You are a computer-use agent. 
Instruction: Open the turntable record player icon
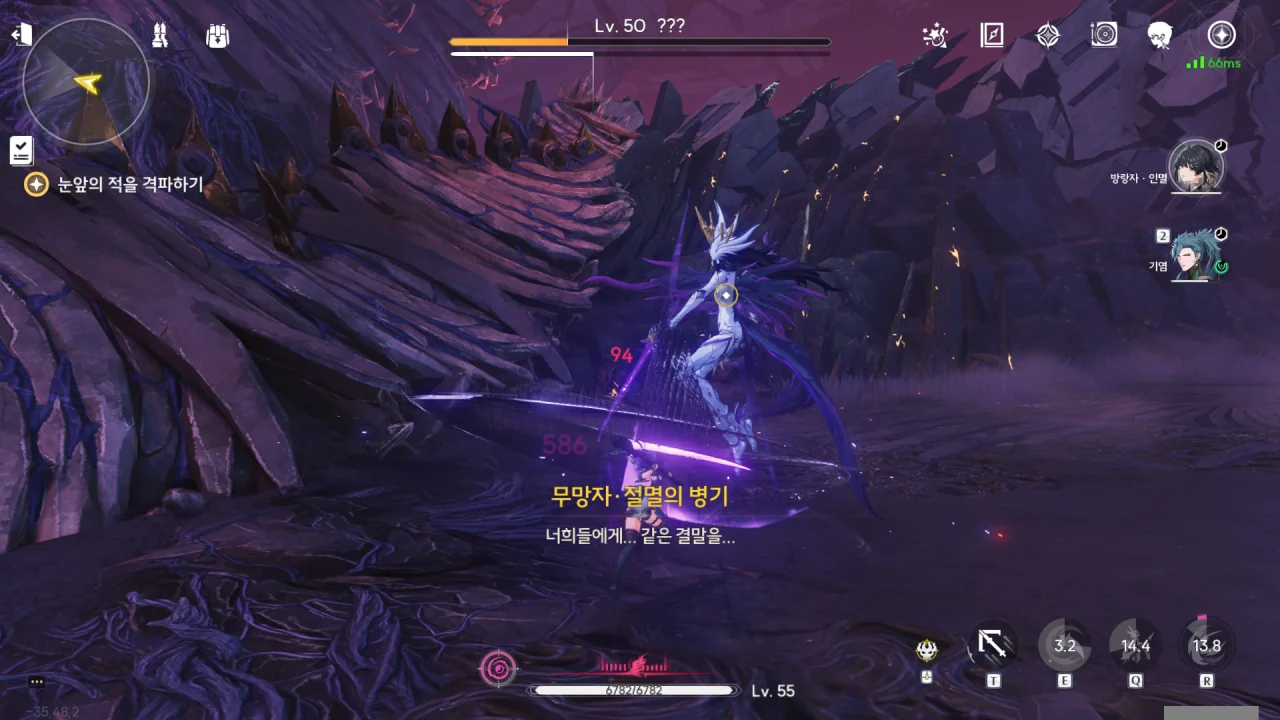click(x=1104, y=36)
